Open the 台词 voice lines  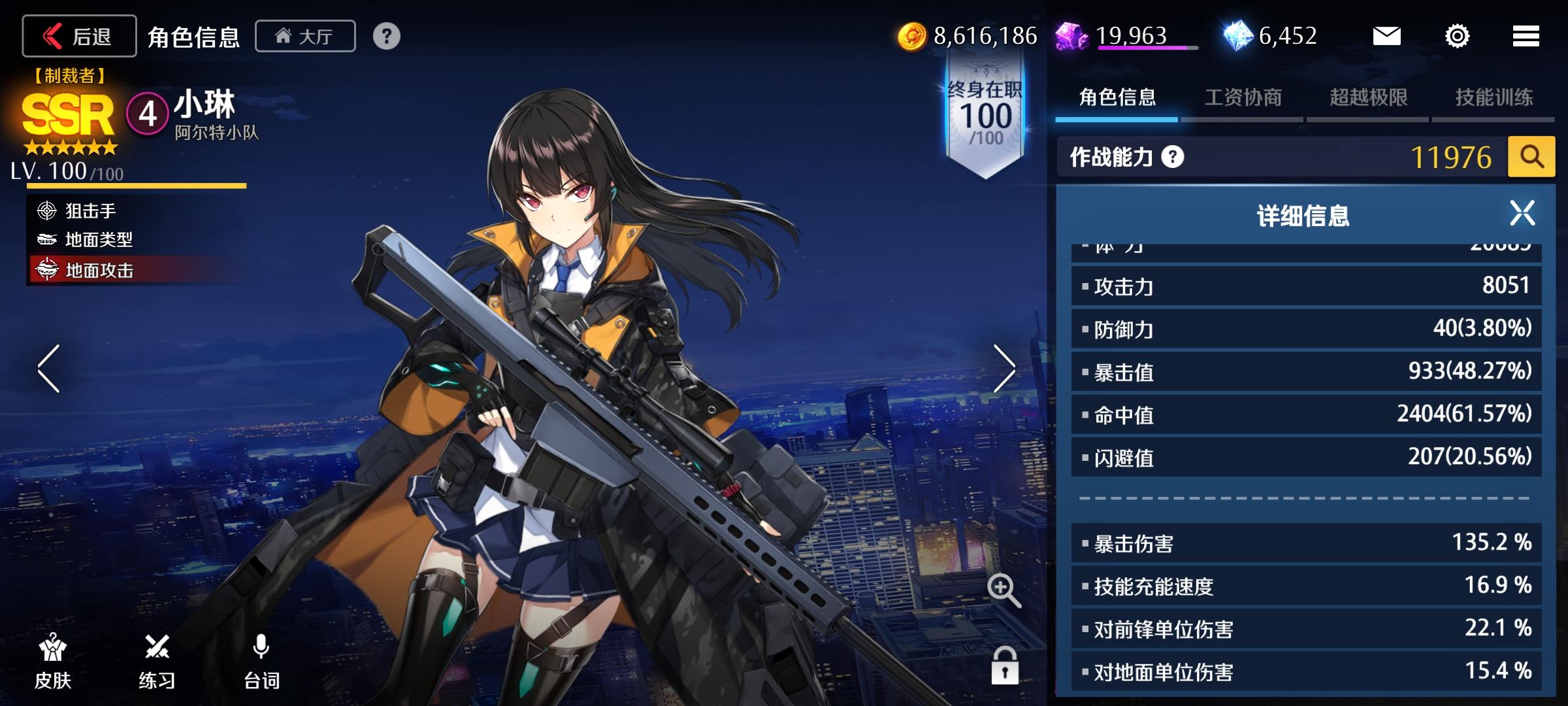(x=261, y=662)
